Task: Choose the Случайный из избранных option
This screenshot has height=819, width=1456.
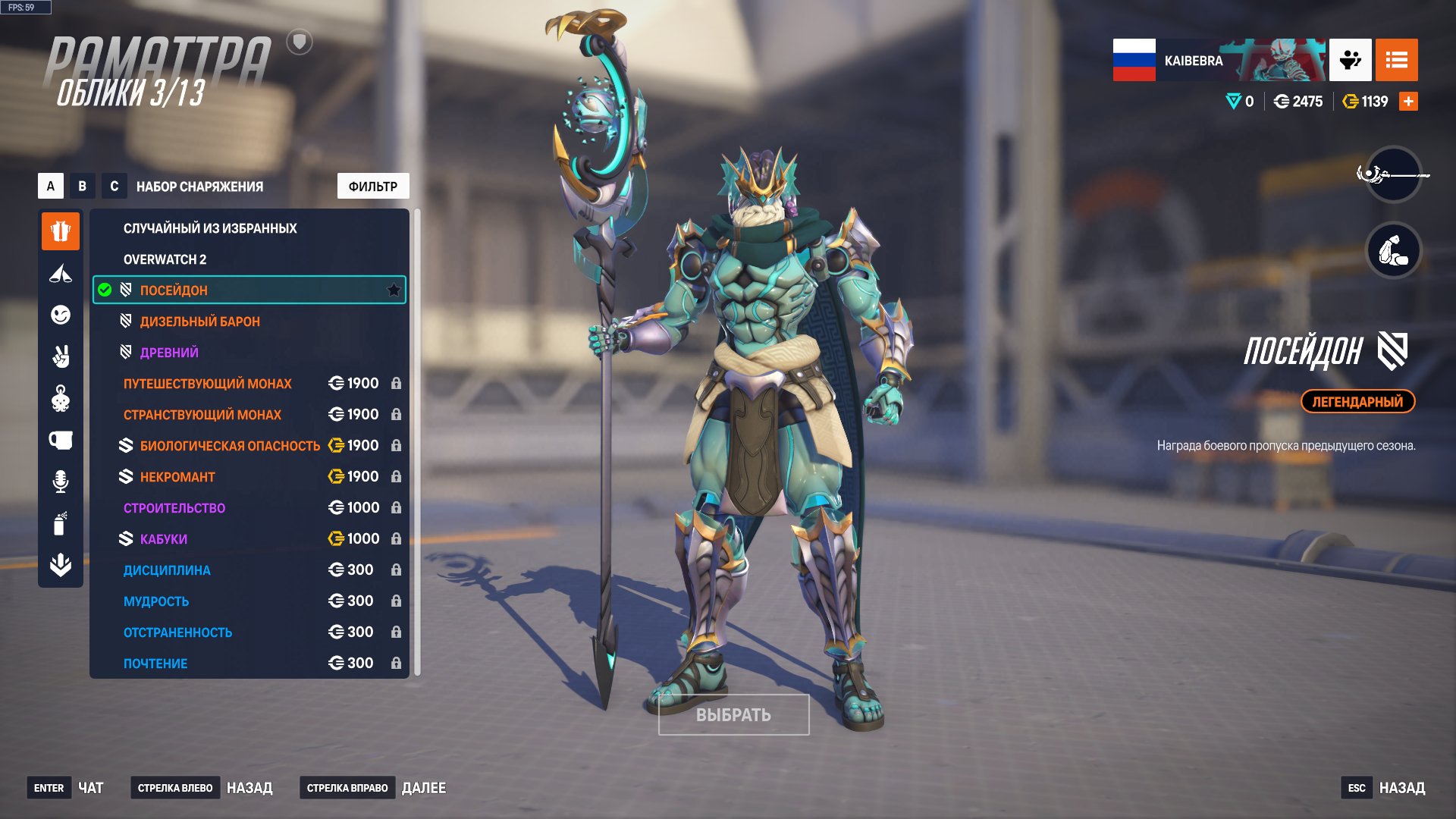Action: (x=210, y=228)
